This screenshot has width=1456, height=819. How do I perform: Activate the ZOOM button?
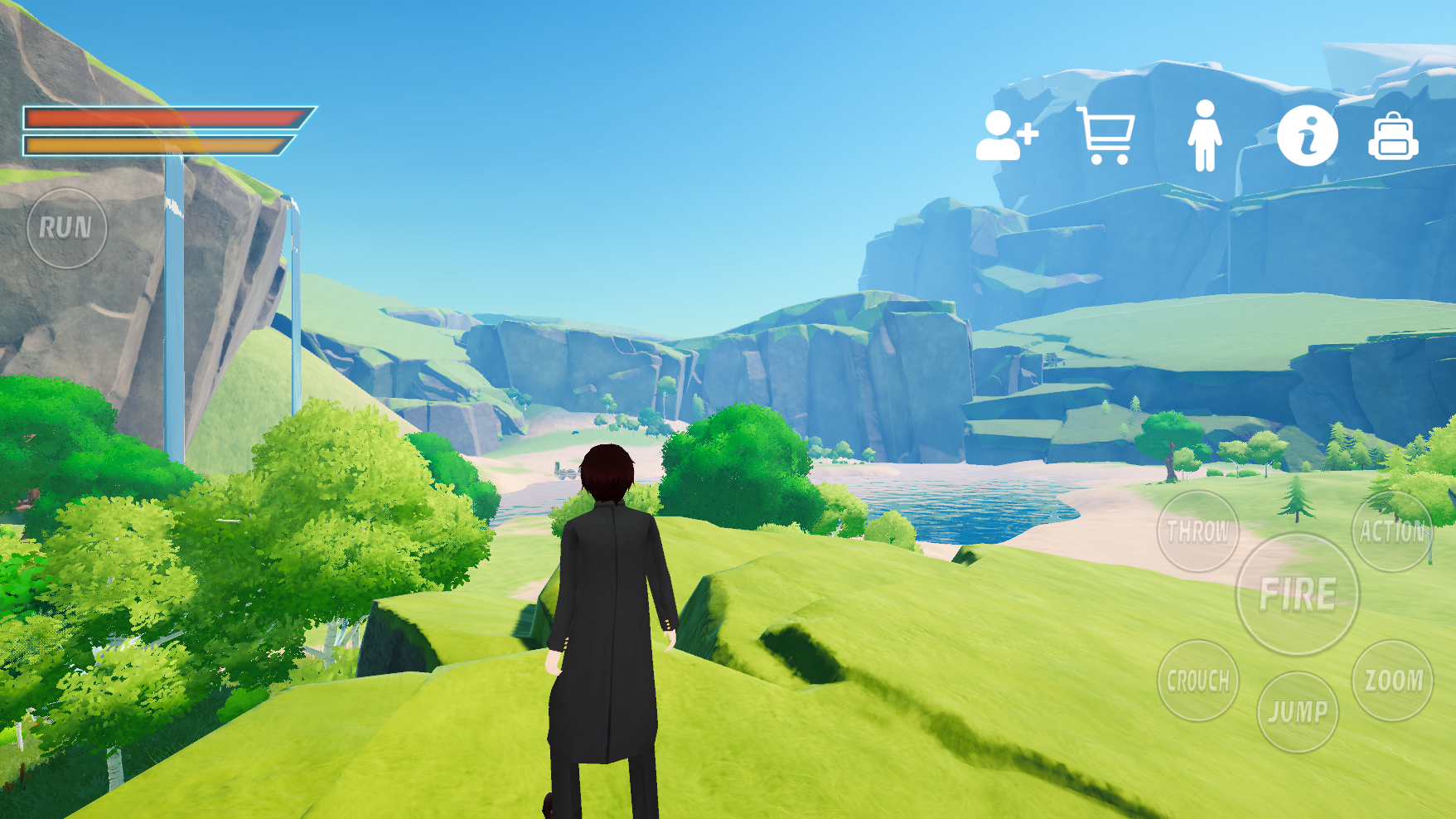(1392, 681)
